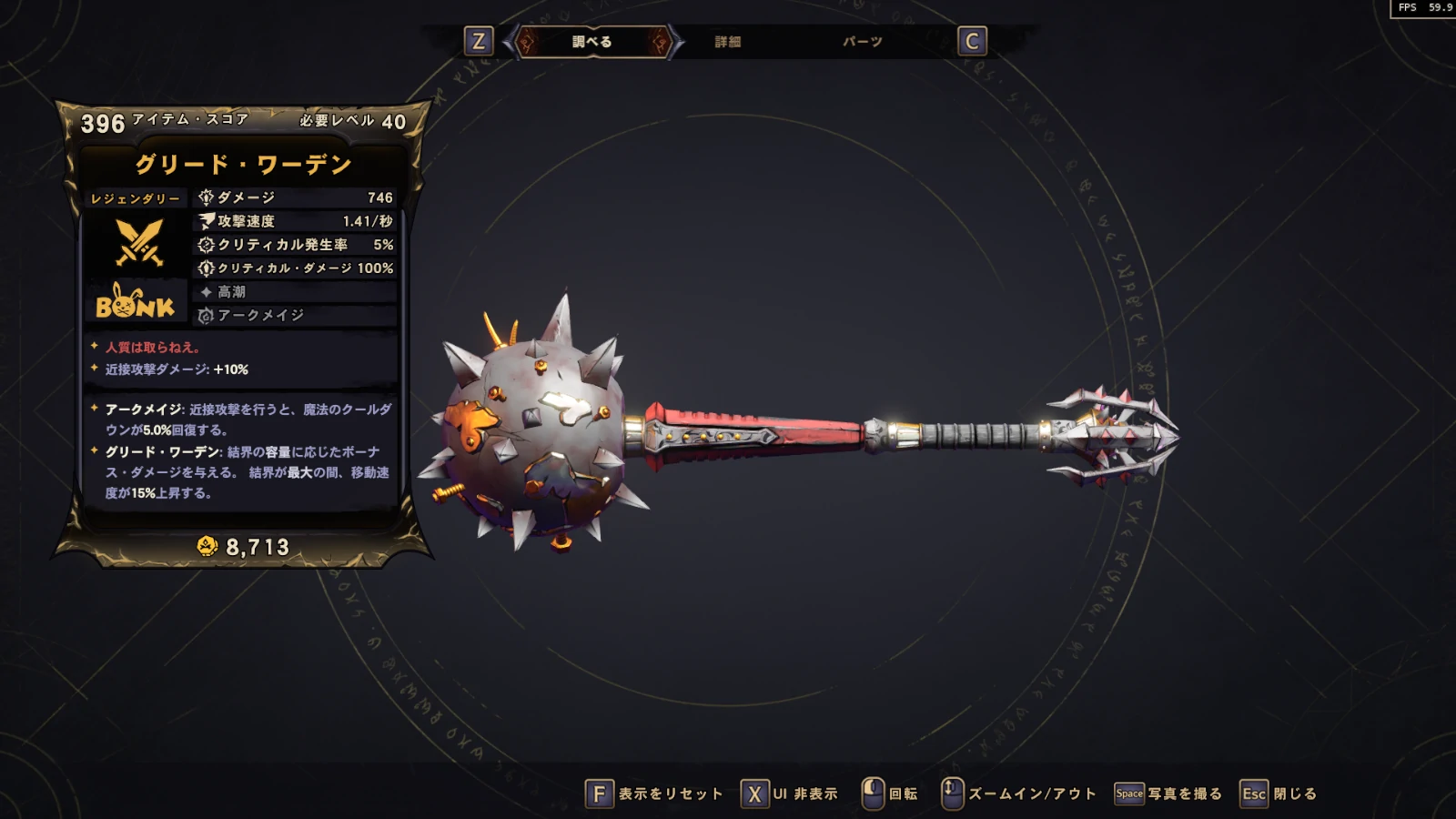Reset the view with 表示をリセット
The height and width of the screenshot is (819, 1456).
(654, 794)
